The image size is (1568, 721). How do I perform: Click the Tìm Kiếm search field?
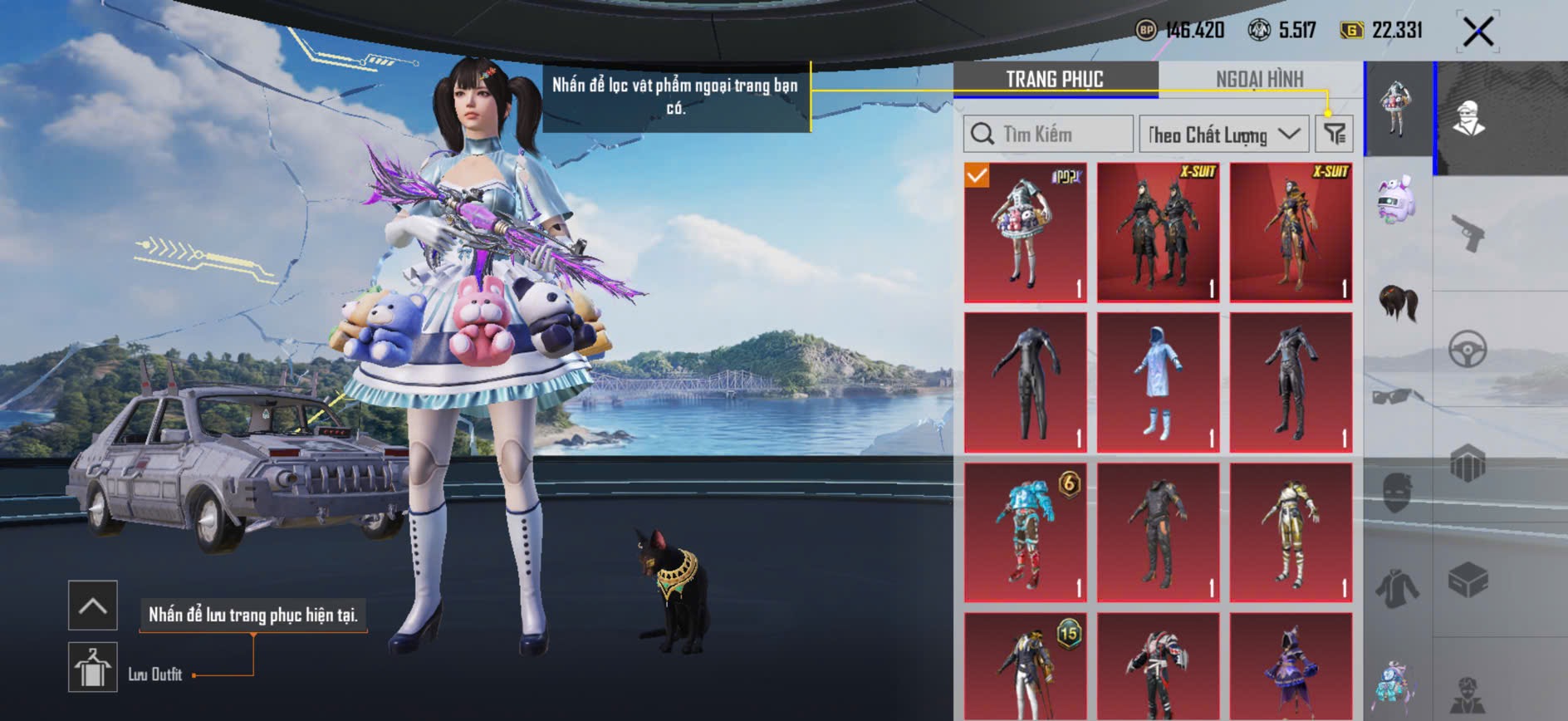1048,134
